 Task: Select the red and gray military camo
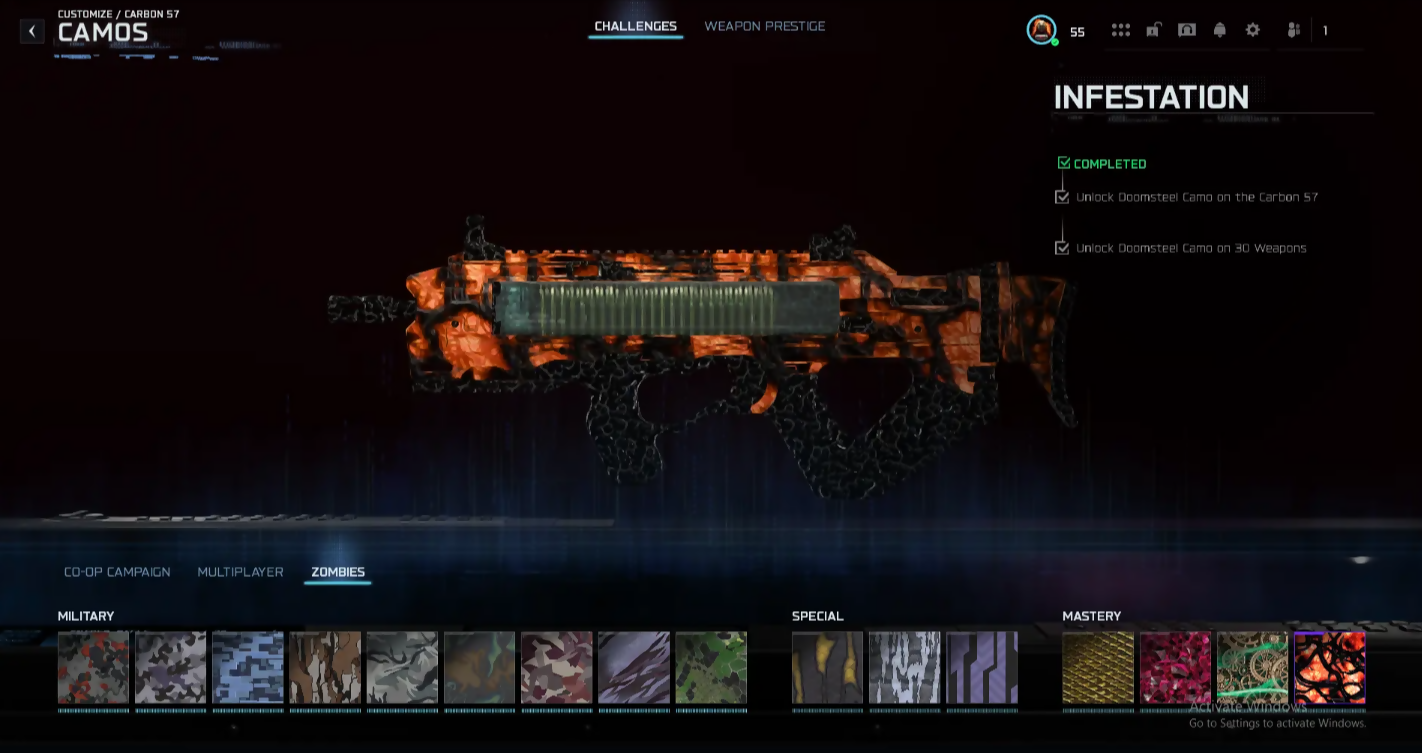coord(93,667)
